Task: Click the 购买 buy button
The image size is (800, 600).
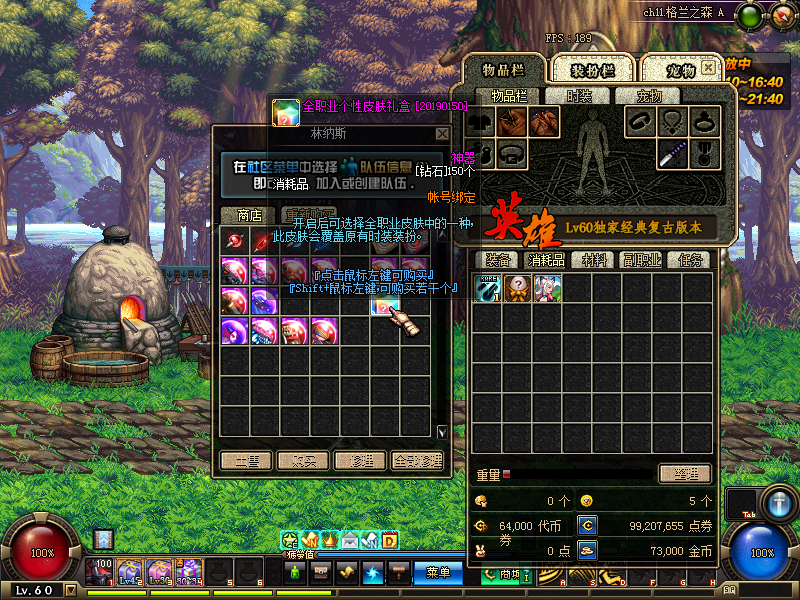Action: (303, 461)
